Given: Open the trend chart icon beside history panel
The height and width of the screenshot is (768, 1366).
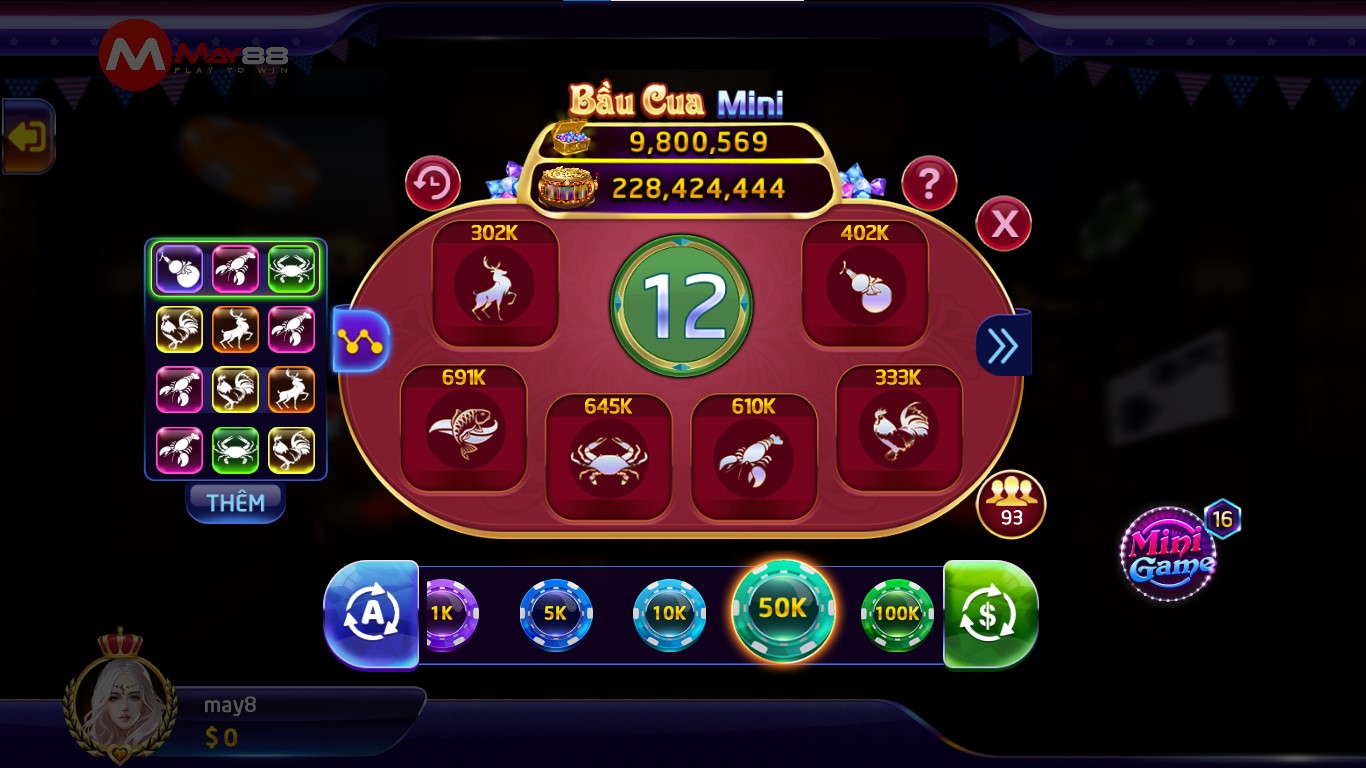Looking at the screenshot, I should 360,340.
